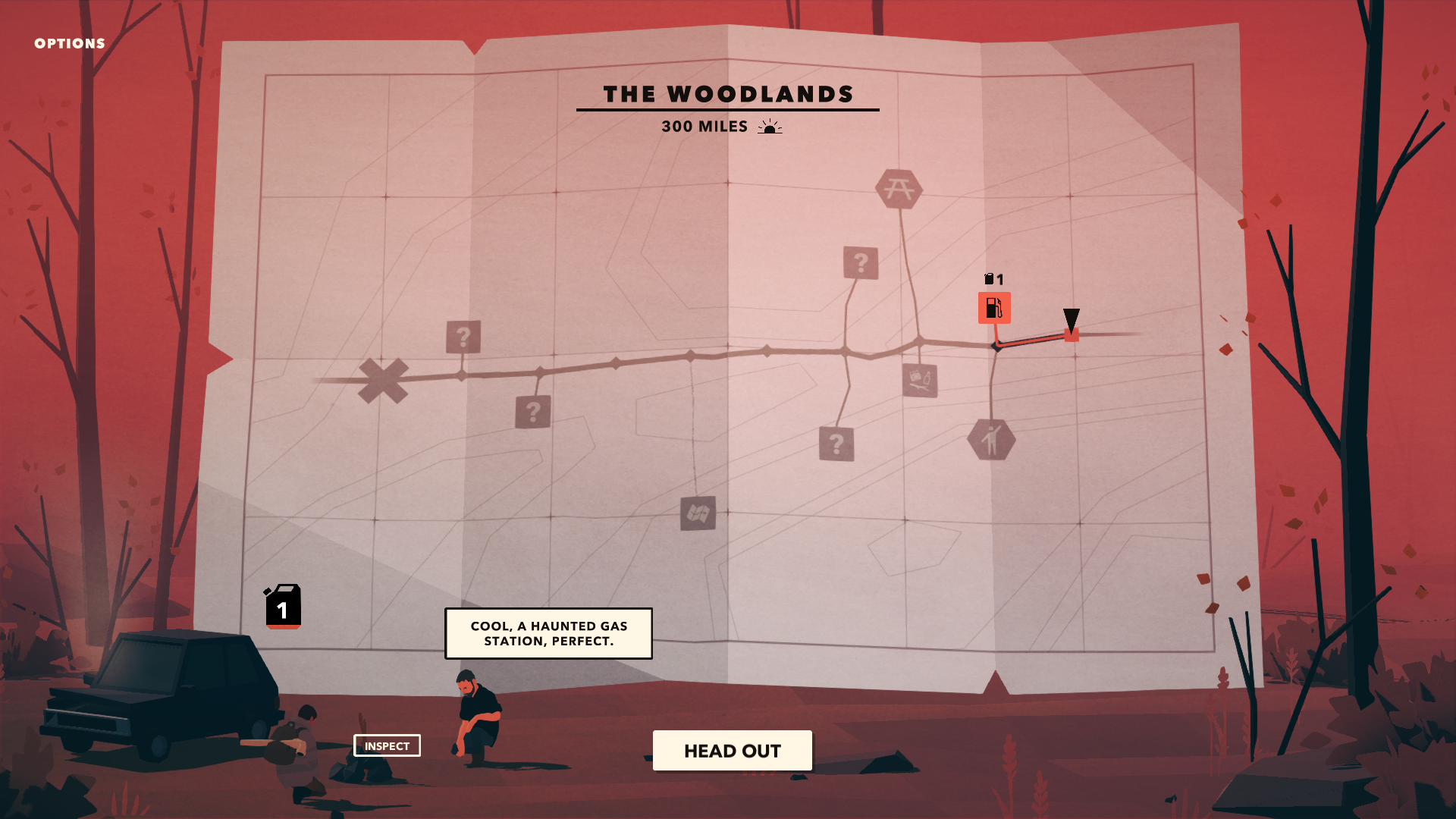Viewport: 1456px width, 819px height.
Task: Select the supplies marker on the map
Action: coord(920,380)
